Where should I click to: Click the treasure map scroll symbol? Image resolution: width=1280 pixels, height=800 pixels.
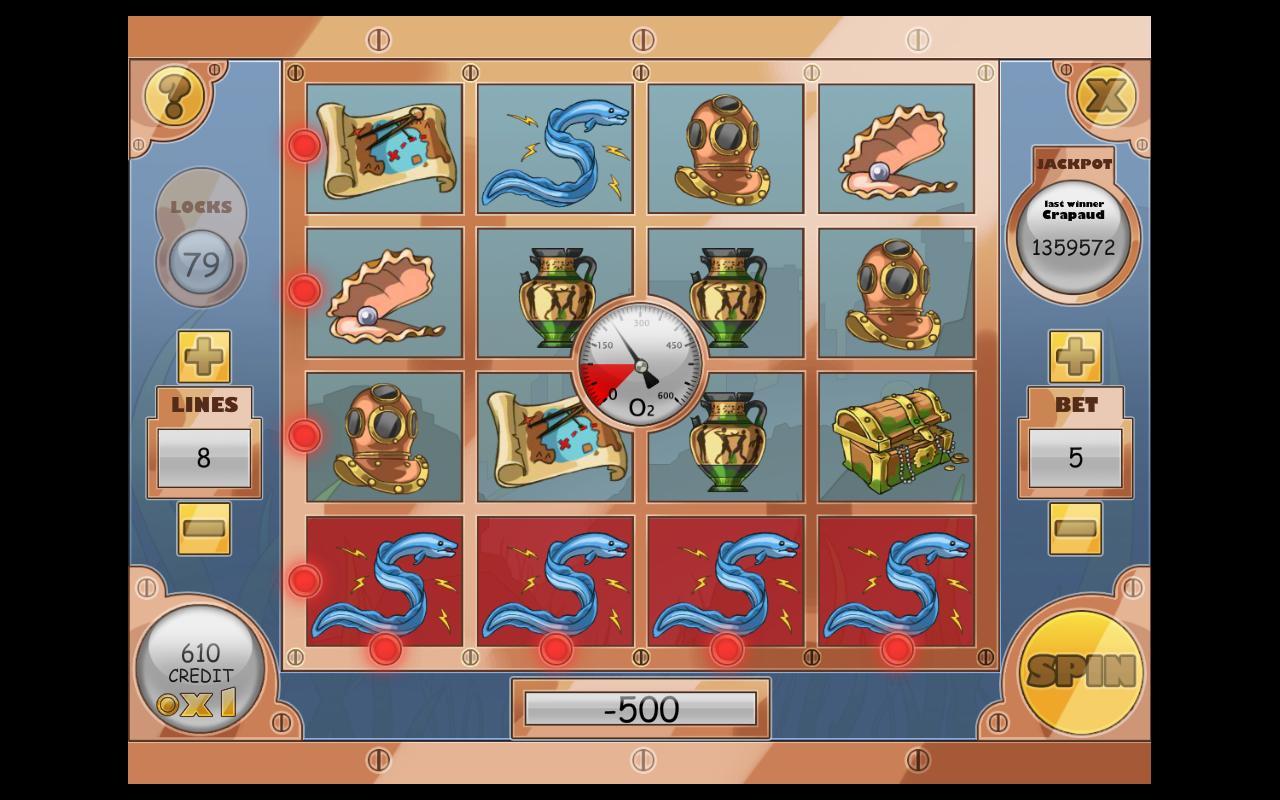pyautogui.click(x=383, y=147)
